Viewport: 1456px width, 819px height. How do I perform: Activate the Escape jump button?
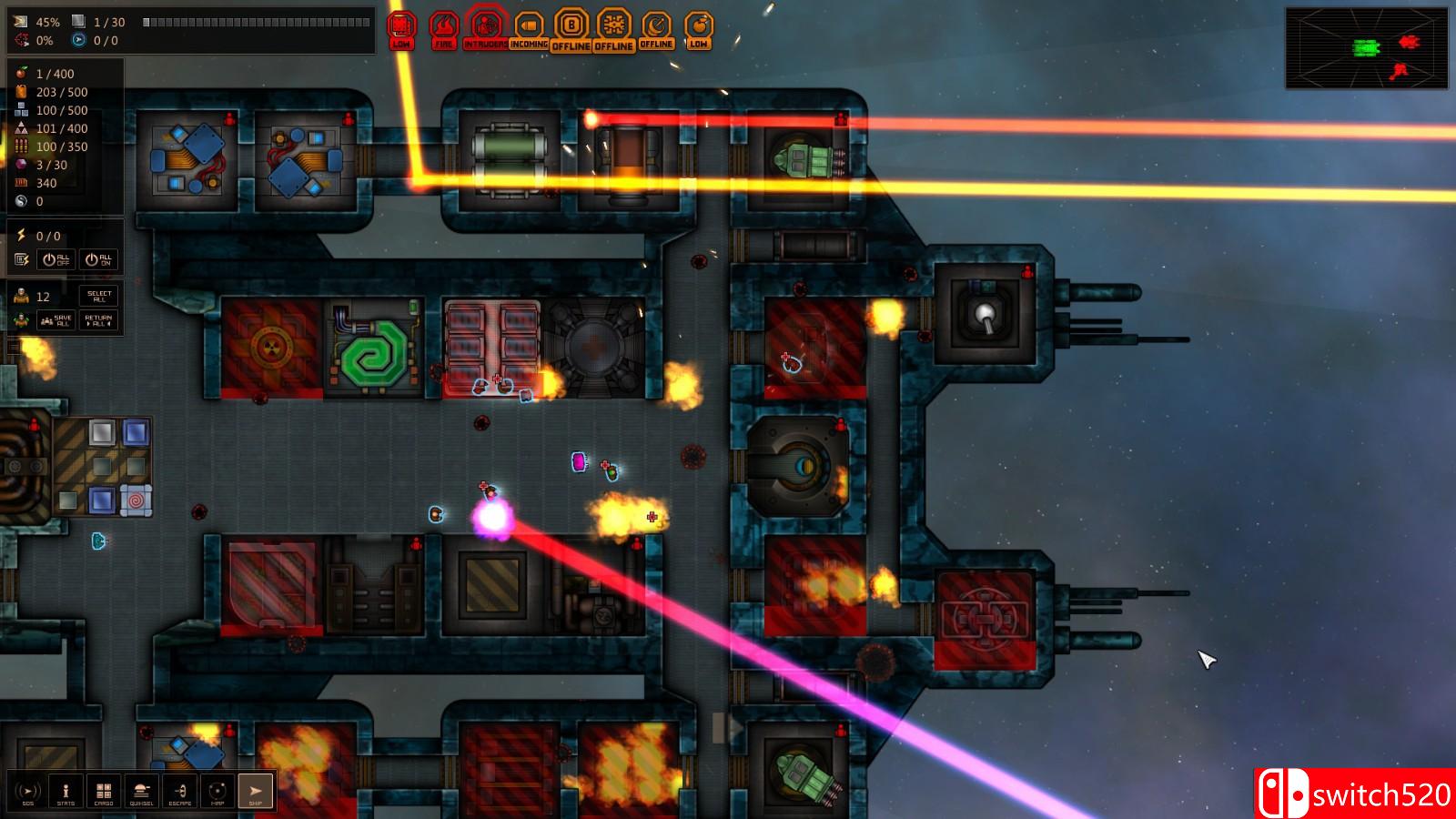[x=179, y=791]
